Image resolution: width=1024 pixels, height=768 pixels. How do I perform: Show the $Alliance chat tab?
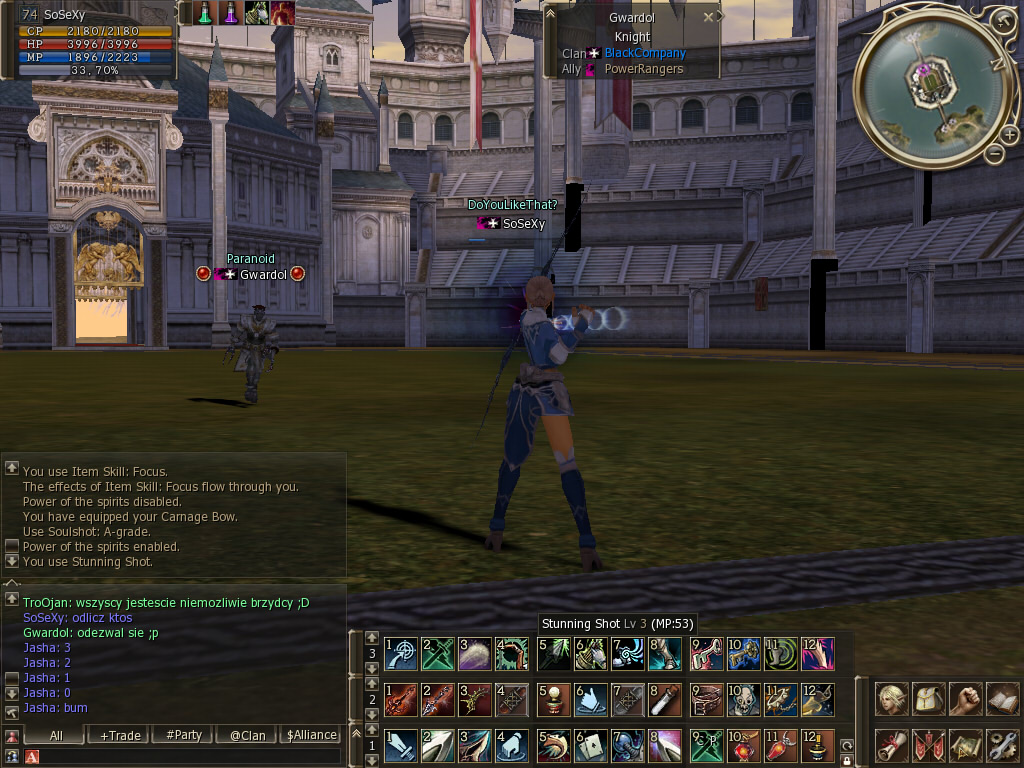(x=311, y=735)
